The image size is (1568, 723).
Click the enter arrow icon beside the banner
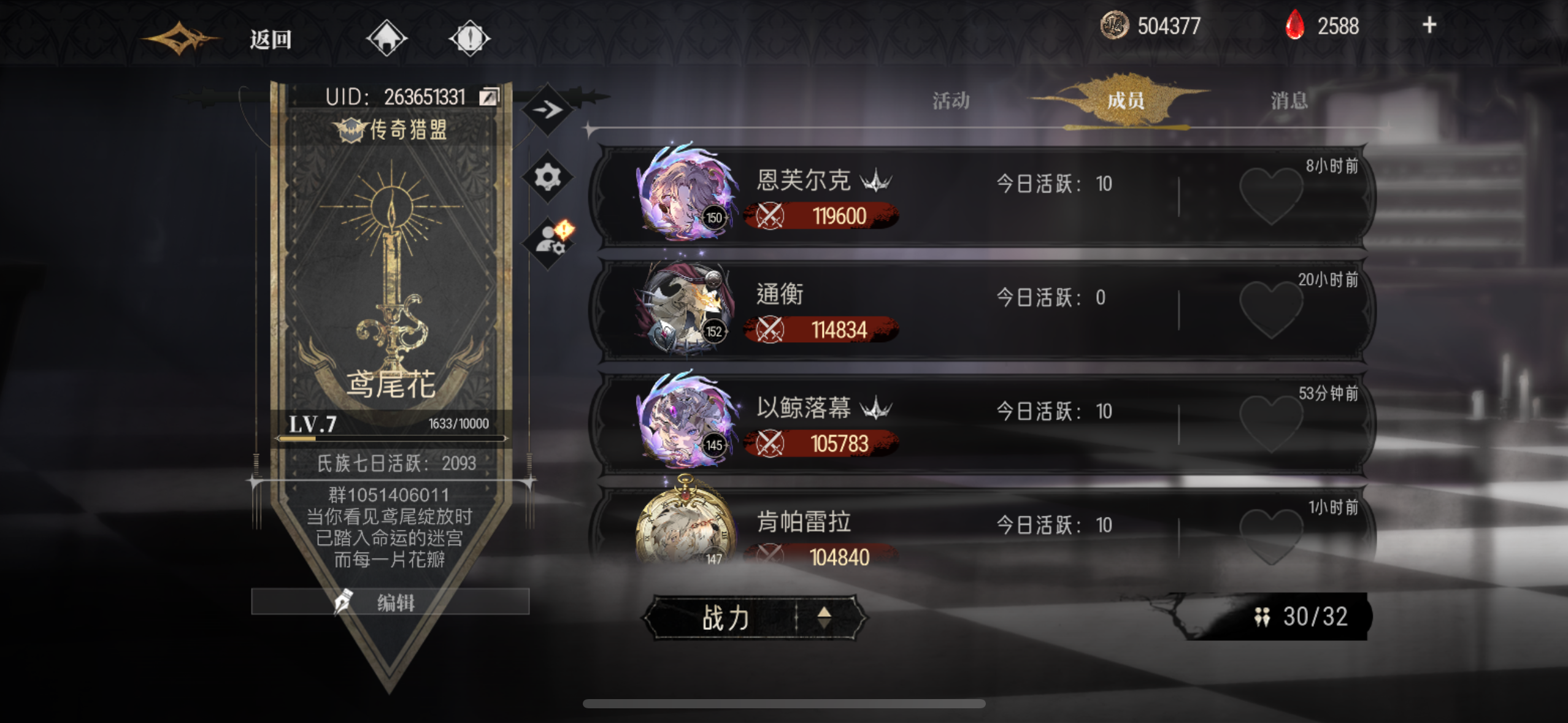546,109
